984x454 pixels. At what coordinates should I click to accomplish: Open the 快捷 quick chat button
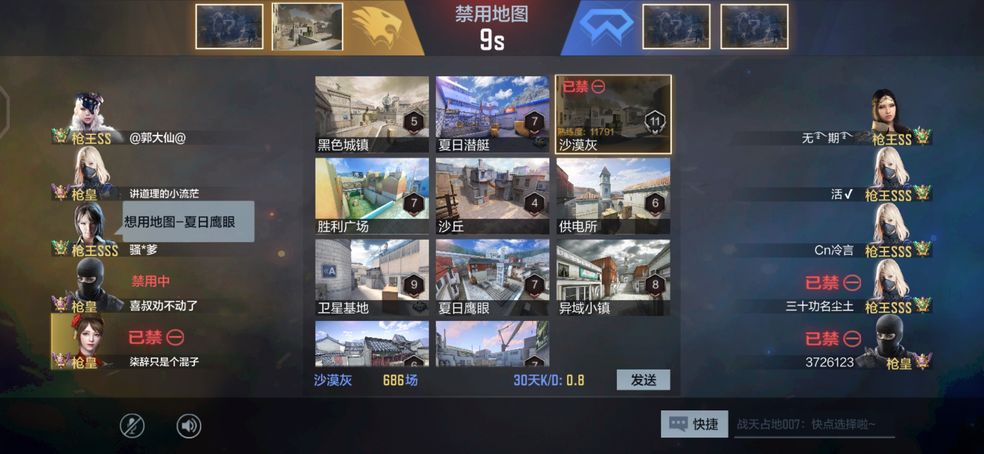(x=694, y=424)
